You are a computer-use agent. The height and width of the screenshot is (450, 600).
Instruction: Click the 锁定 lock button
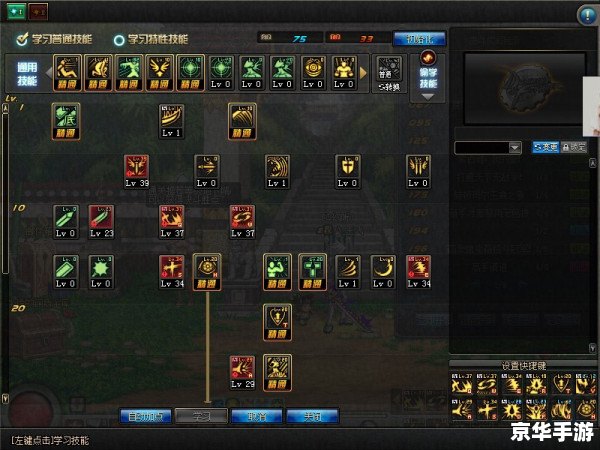574,148
